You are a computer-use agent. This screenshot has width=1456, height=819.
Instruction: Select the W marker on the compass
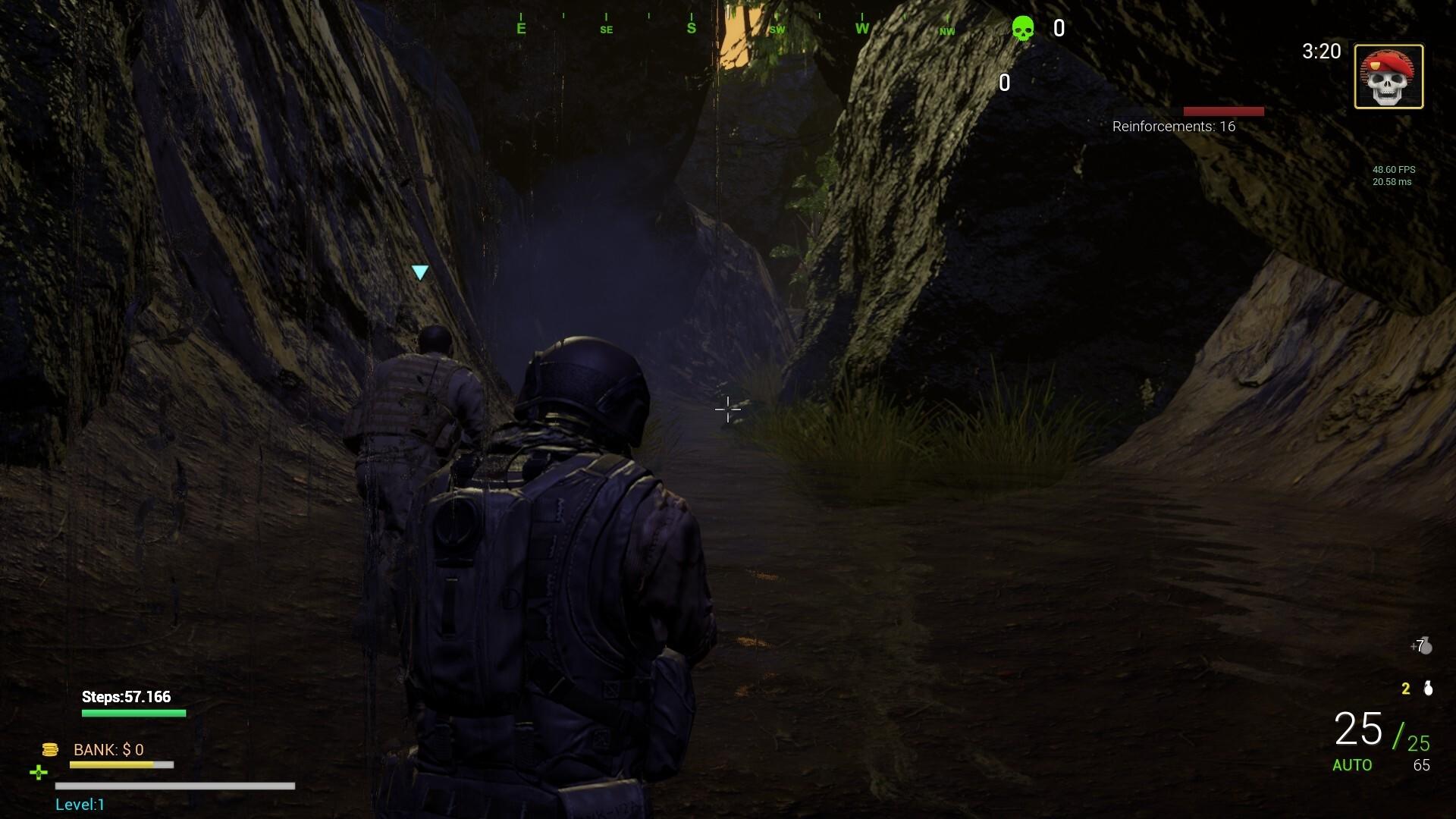pos(861,27)
